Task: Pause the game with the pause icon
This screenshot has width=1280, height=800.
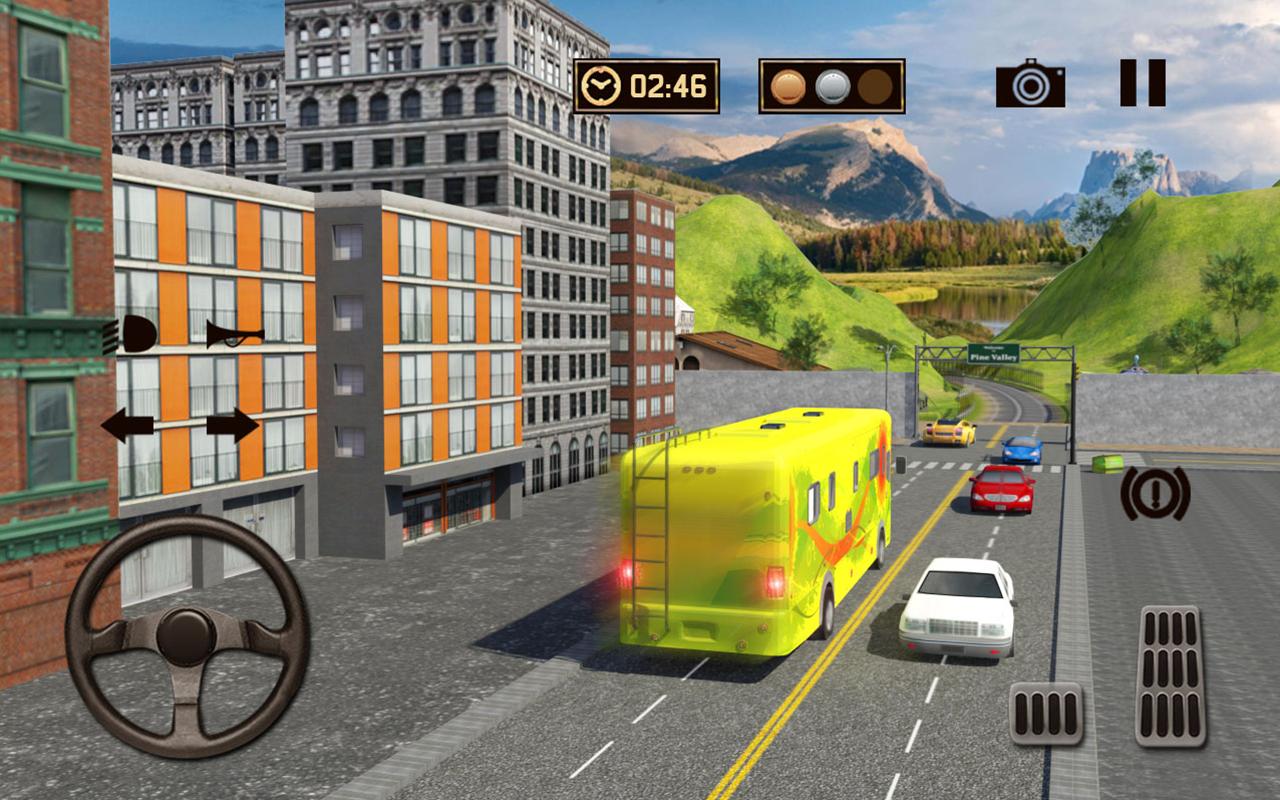Action: pos(1142,82)
